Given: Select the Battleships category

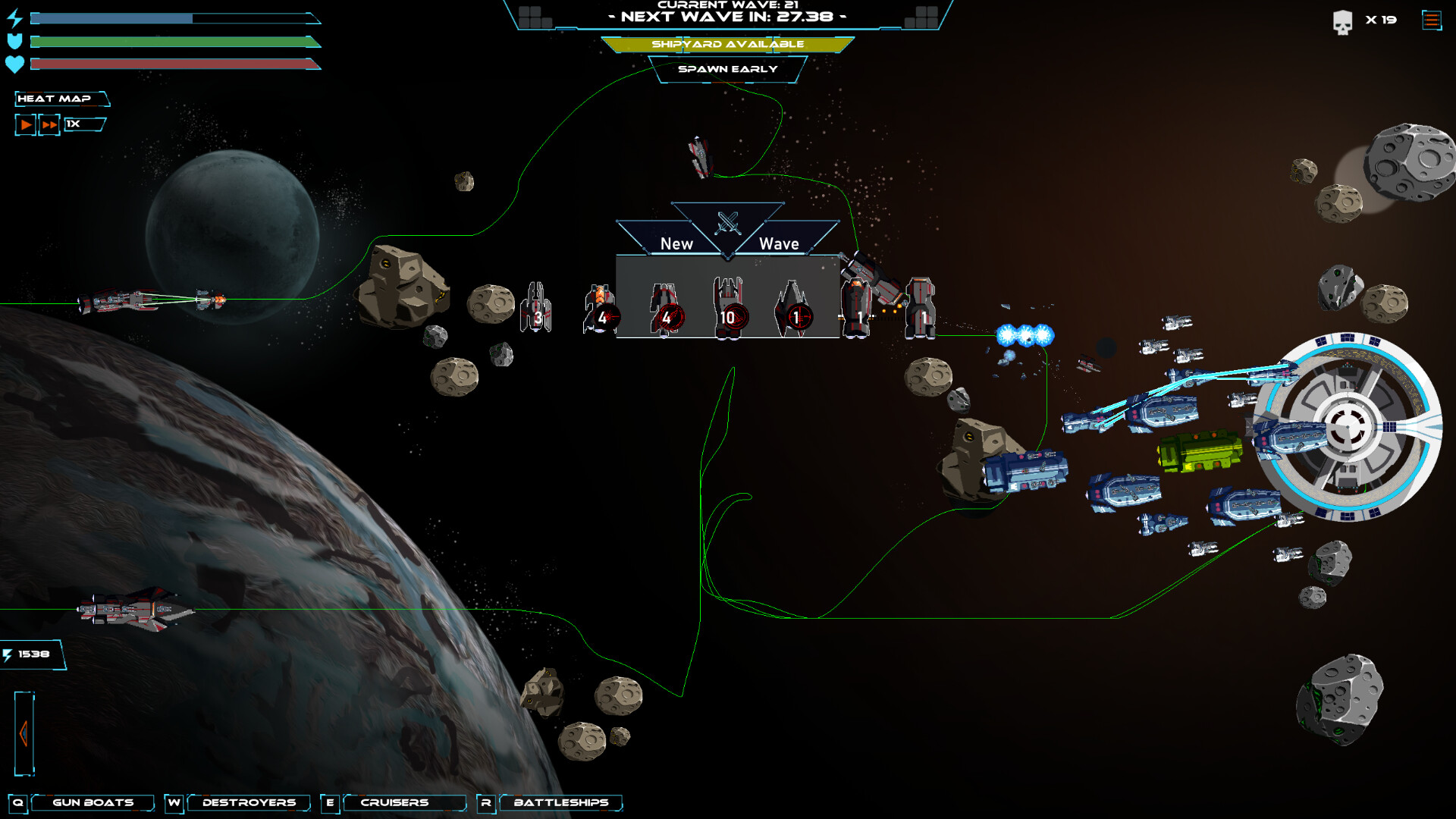Looking at the screenshot, I should point(560,802).
